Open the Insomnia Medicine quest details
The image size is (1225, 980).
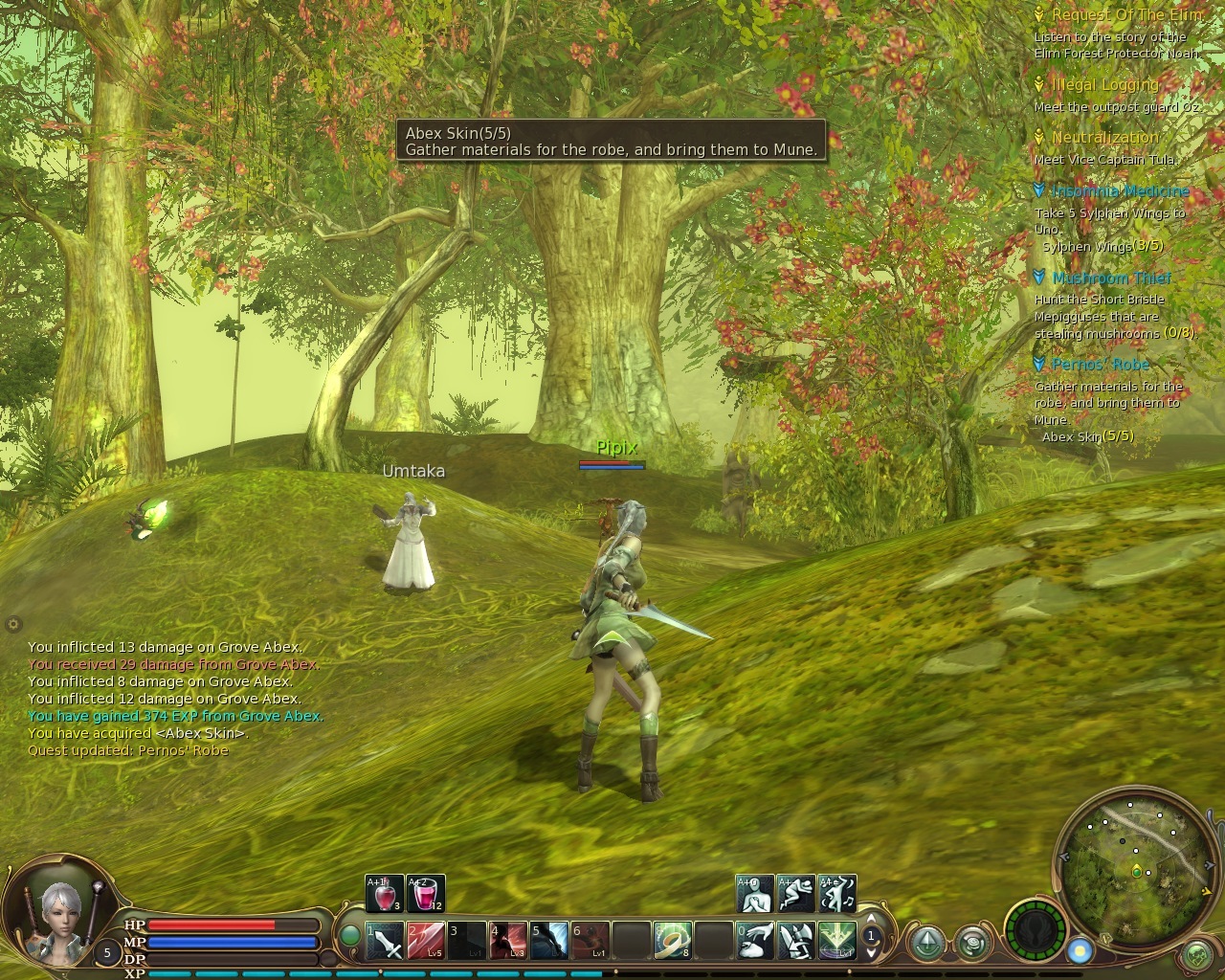(x=1120, y=191)
